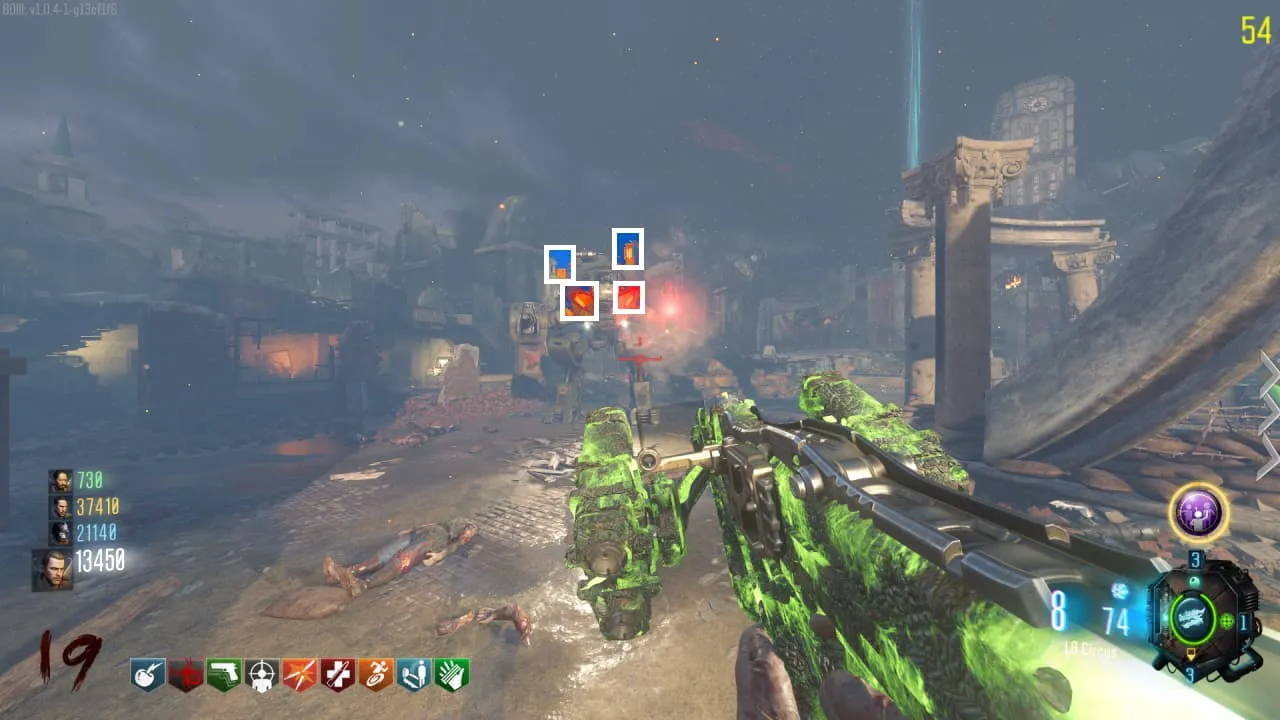Activate the purple GobbleGum icon
This screenshot has width=1280, height=720.
pyautogui.click(x=1198, y=513)
